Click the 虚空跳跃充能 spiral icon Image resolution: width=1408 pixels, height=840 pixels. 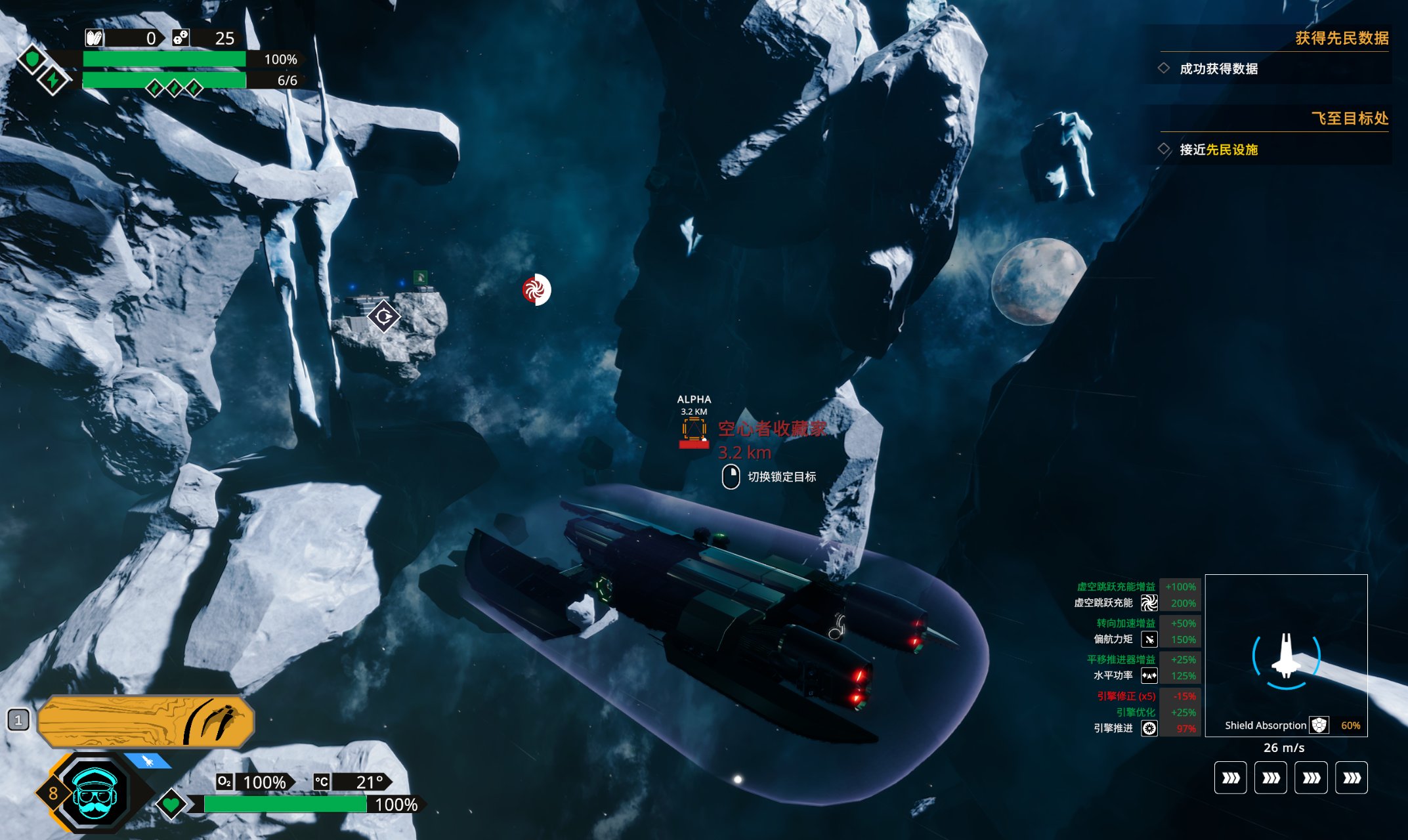pos(1149,602)
